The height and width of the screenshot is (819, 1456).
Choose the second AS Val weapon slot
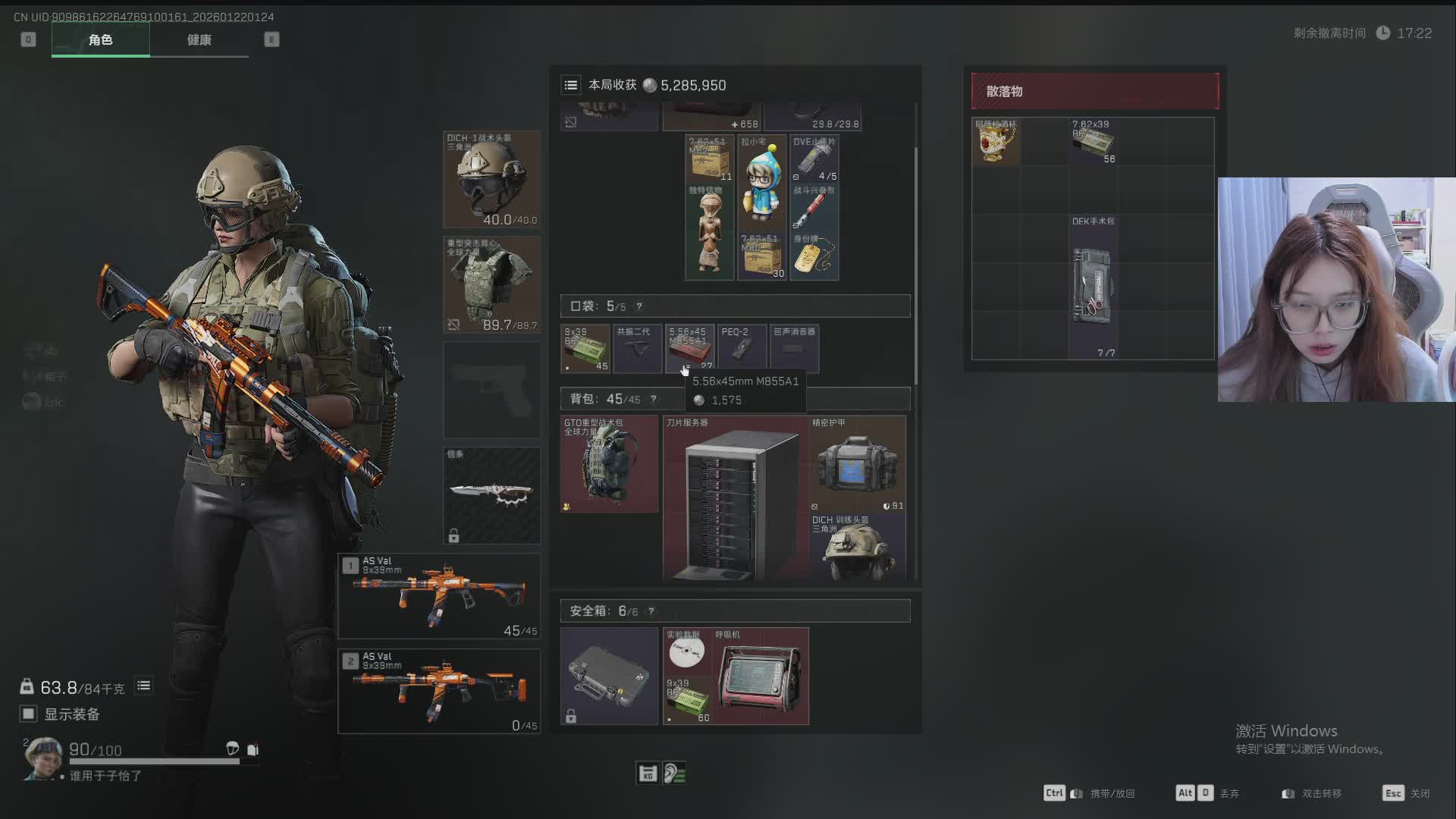coord(439,691)
